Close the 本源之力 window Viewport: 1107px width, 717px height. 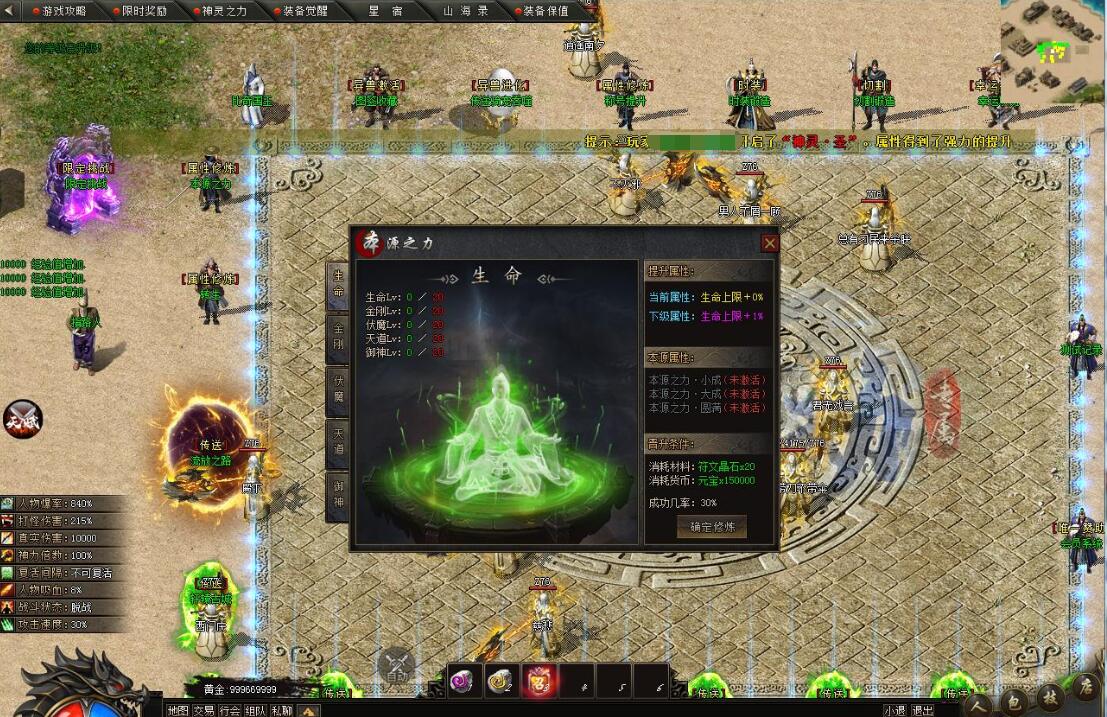tap(769, 243)
